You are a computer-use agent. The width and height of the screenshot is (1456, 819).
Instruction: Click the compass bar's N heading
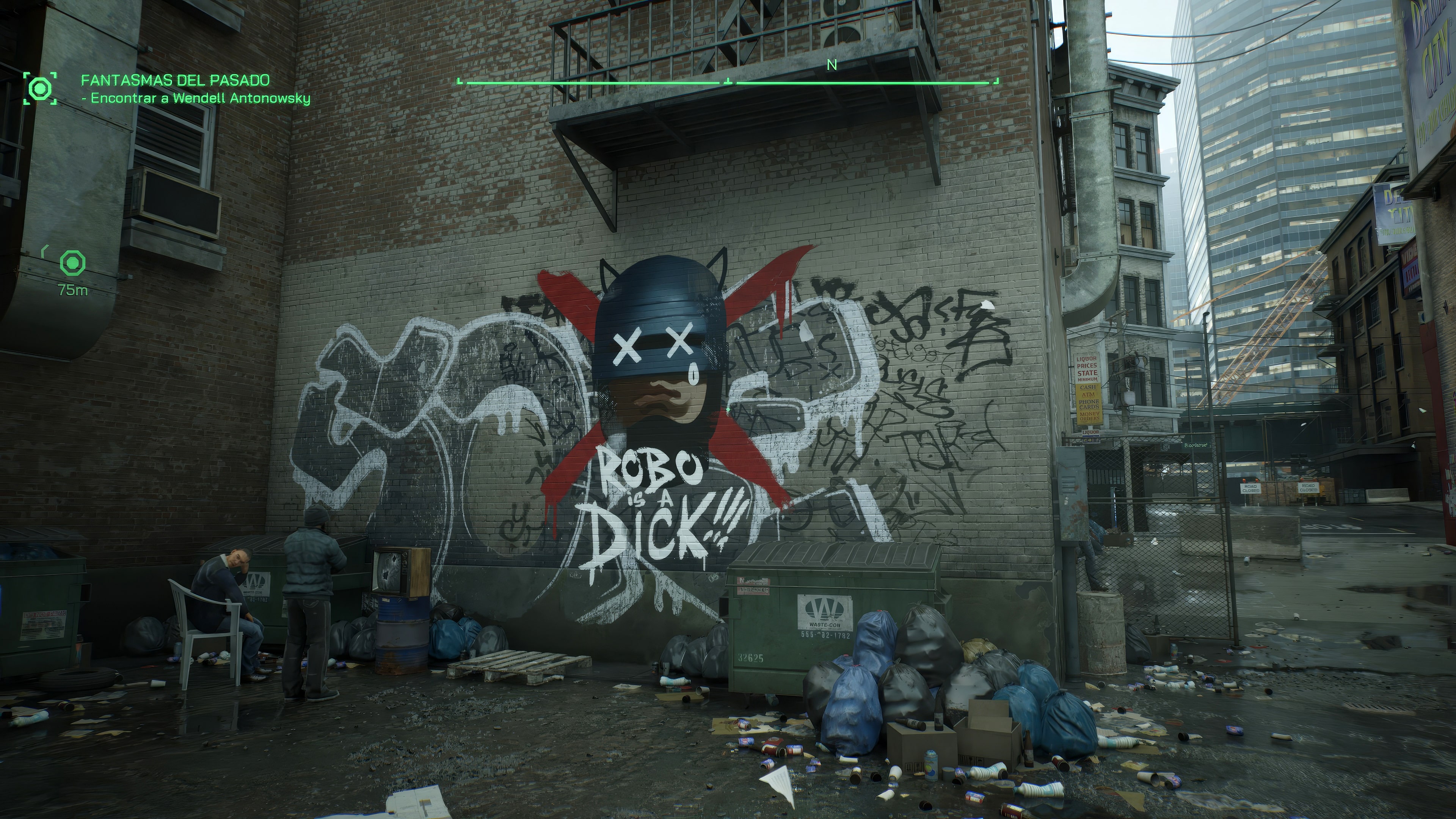(x=832, y=66)
